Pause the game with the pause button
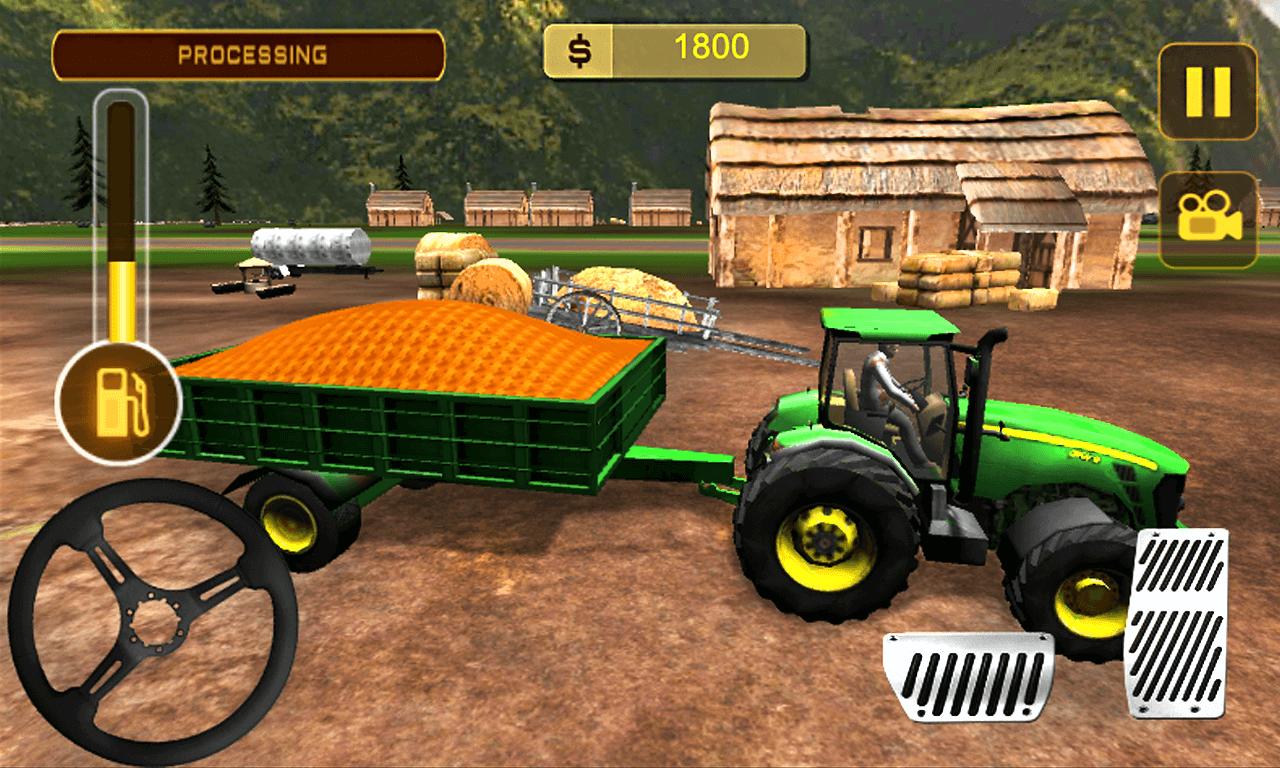Viewport: 1280px width, 768px height. pyautogui.click(x=1207, y=91)
